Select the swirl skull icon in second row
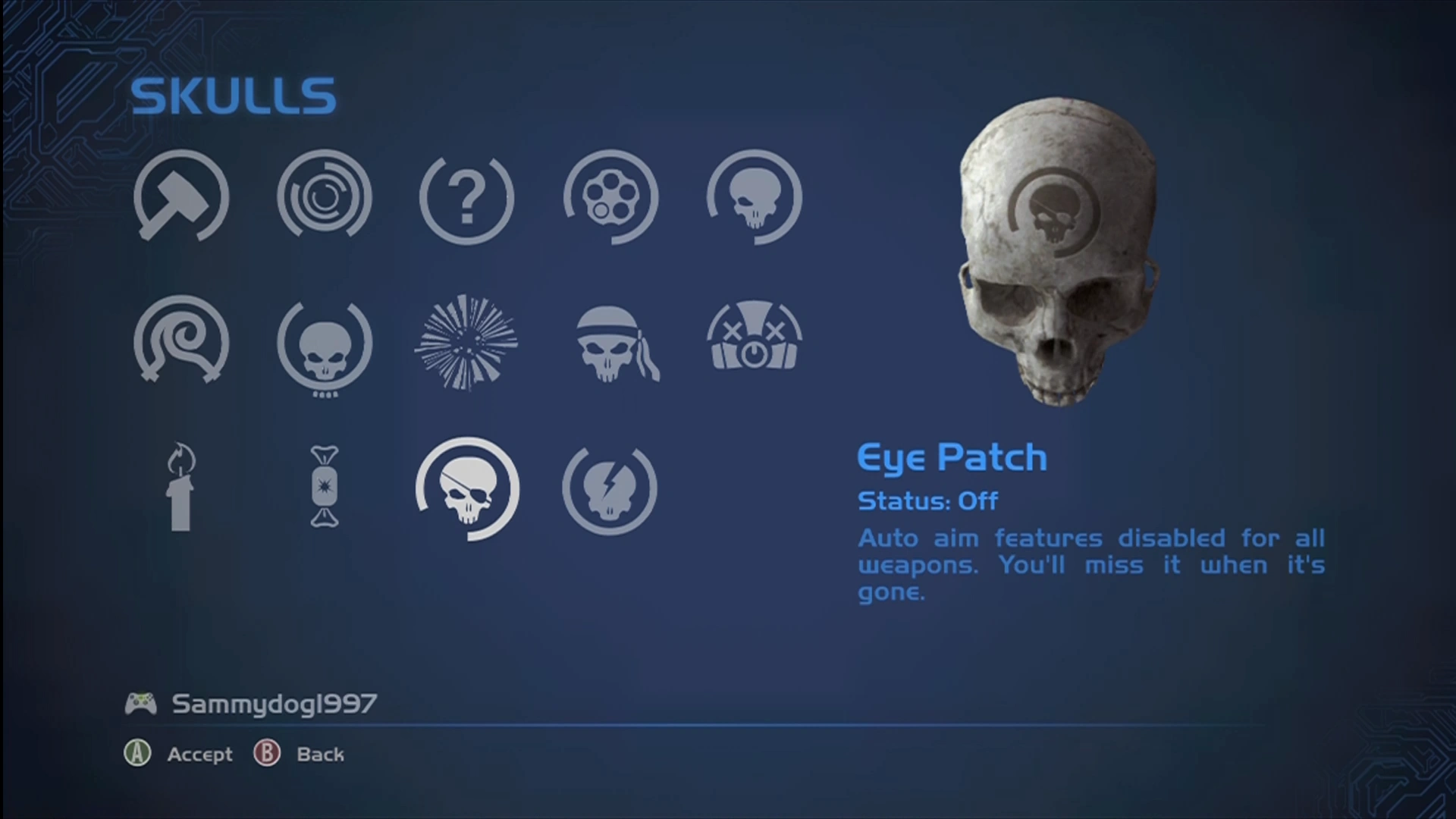The image size is (1456, 819). pyautogui.click(x=178, y=343)
